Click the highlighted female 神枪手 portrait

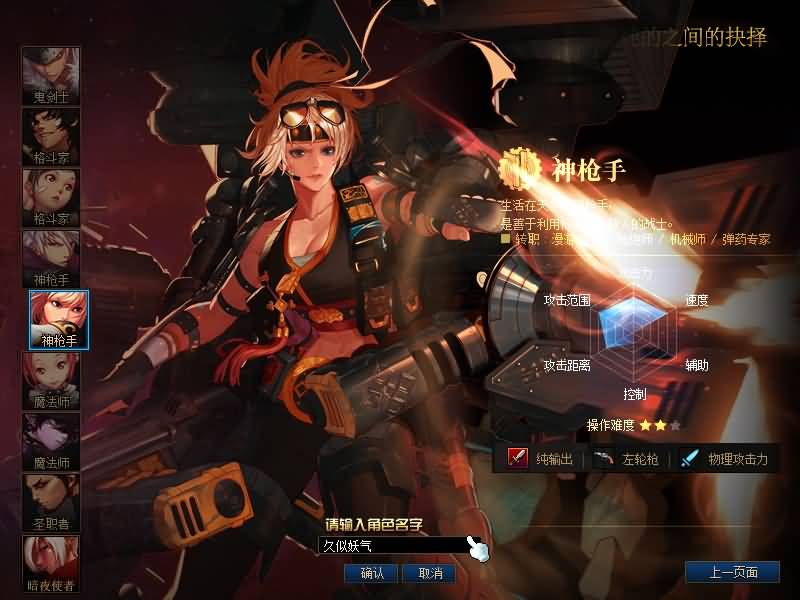click(59, 319)
